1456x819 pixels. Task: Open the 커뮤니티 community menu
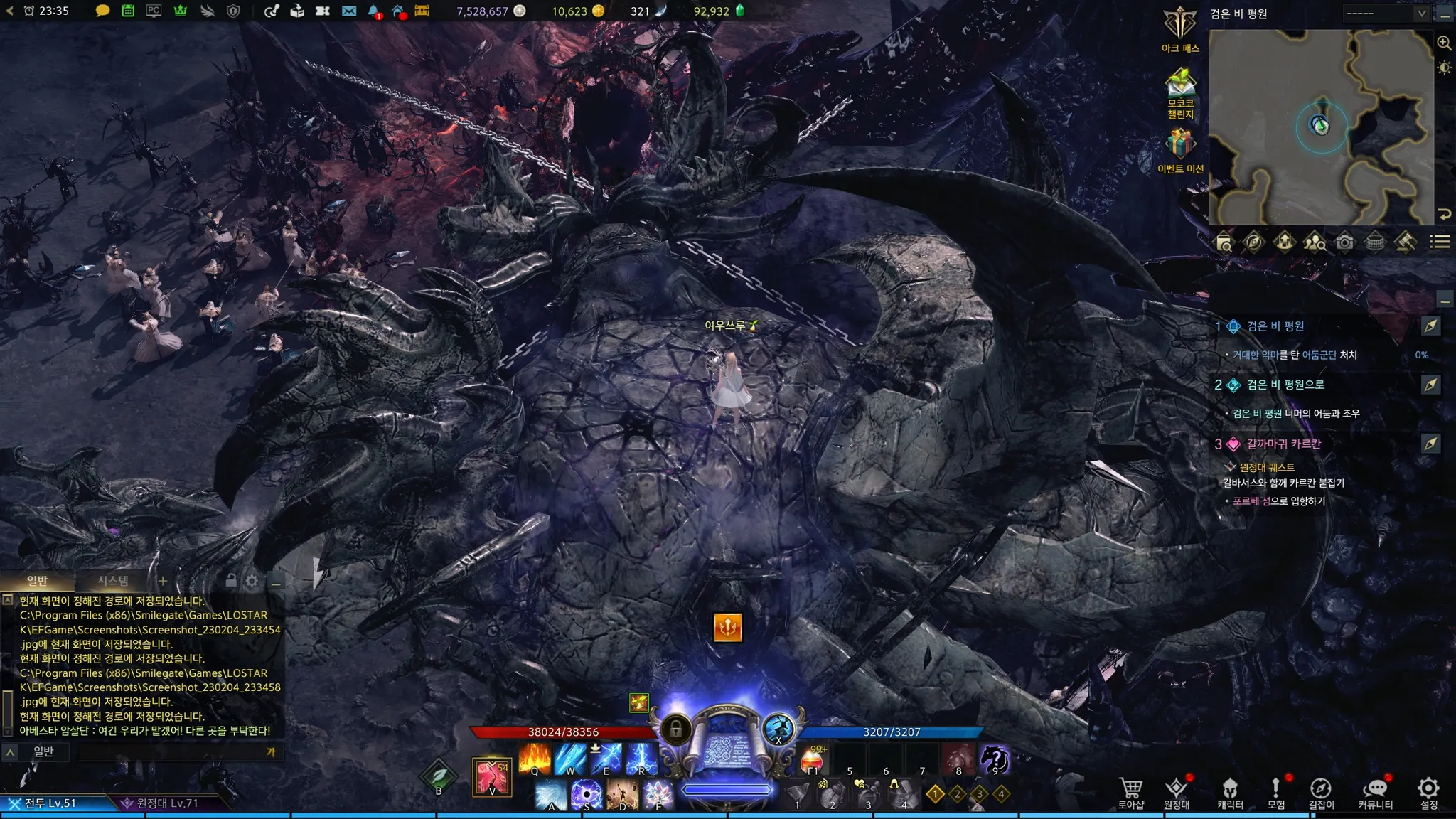1375,792
